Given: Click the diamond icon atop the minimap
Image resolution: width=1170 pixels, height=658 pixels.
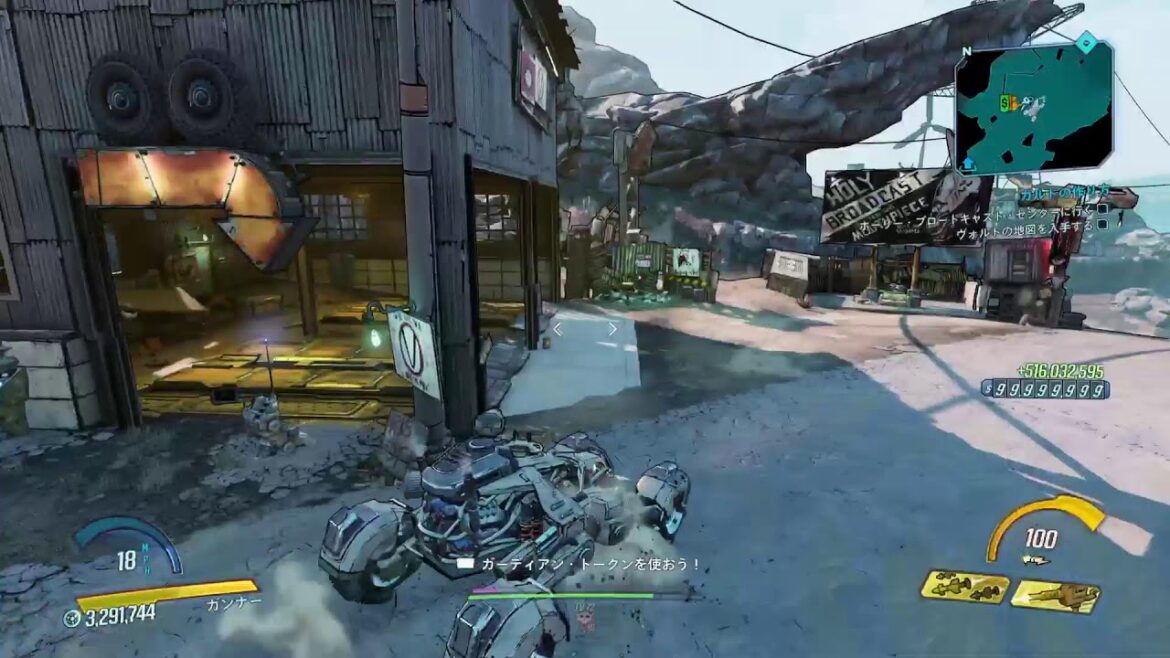Looking at the screenshot, I should point(1086,41).
